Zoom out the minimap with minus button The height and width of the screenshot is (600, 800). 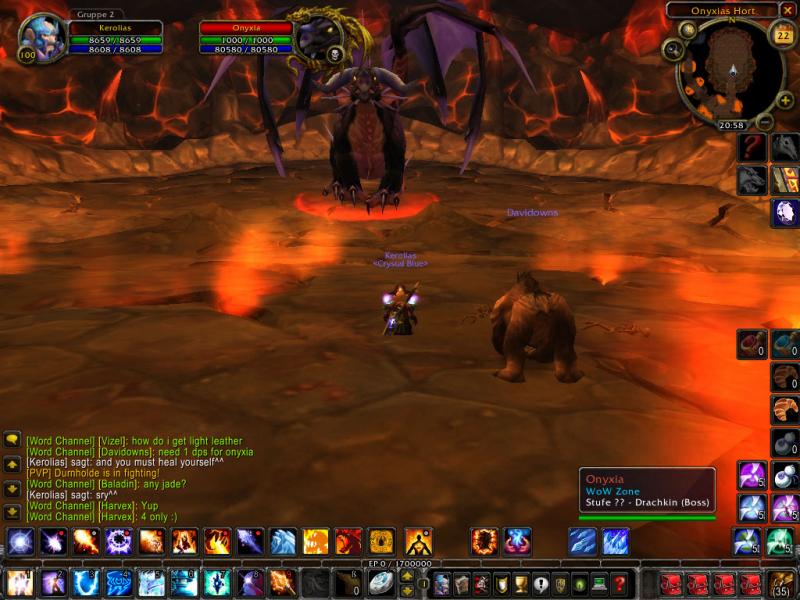click(x=763, y=122)
